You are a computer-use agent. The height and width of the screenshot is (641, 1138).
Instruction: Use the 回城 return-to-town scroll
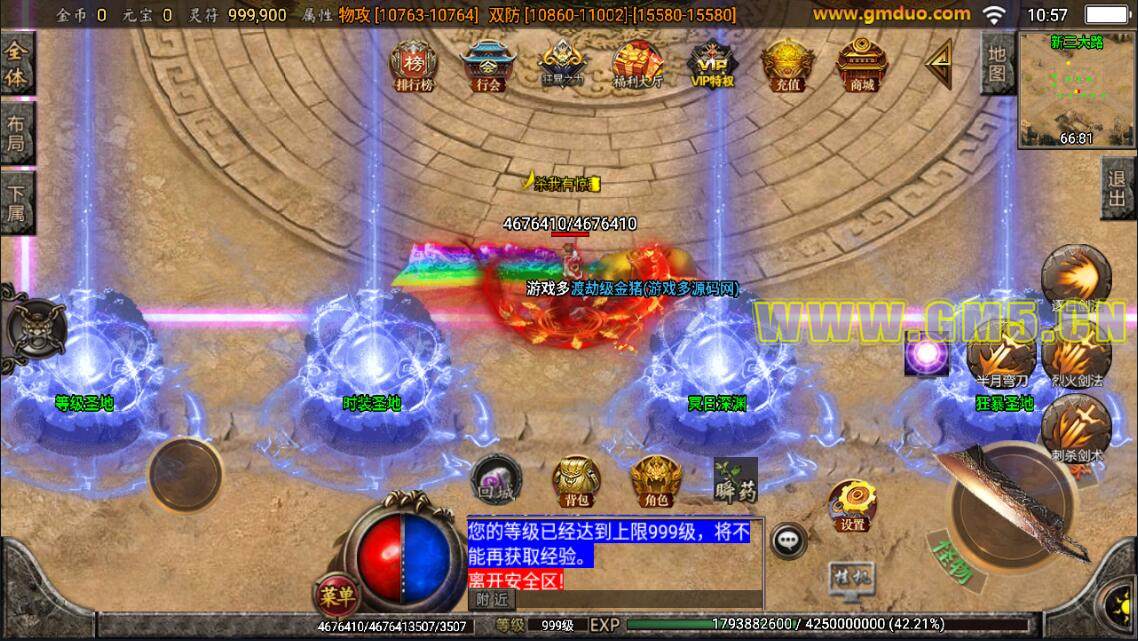(x=493, y=479)
